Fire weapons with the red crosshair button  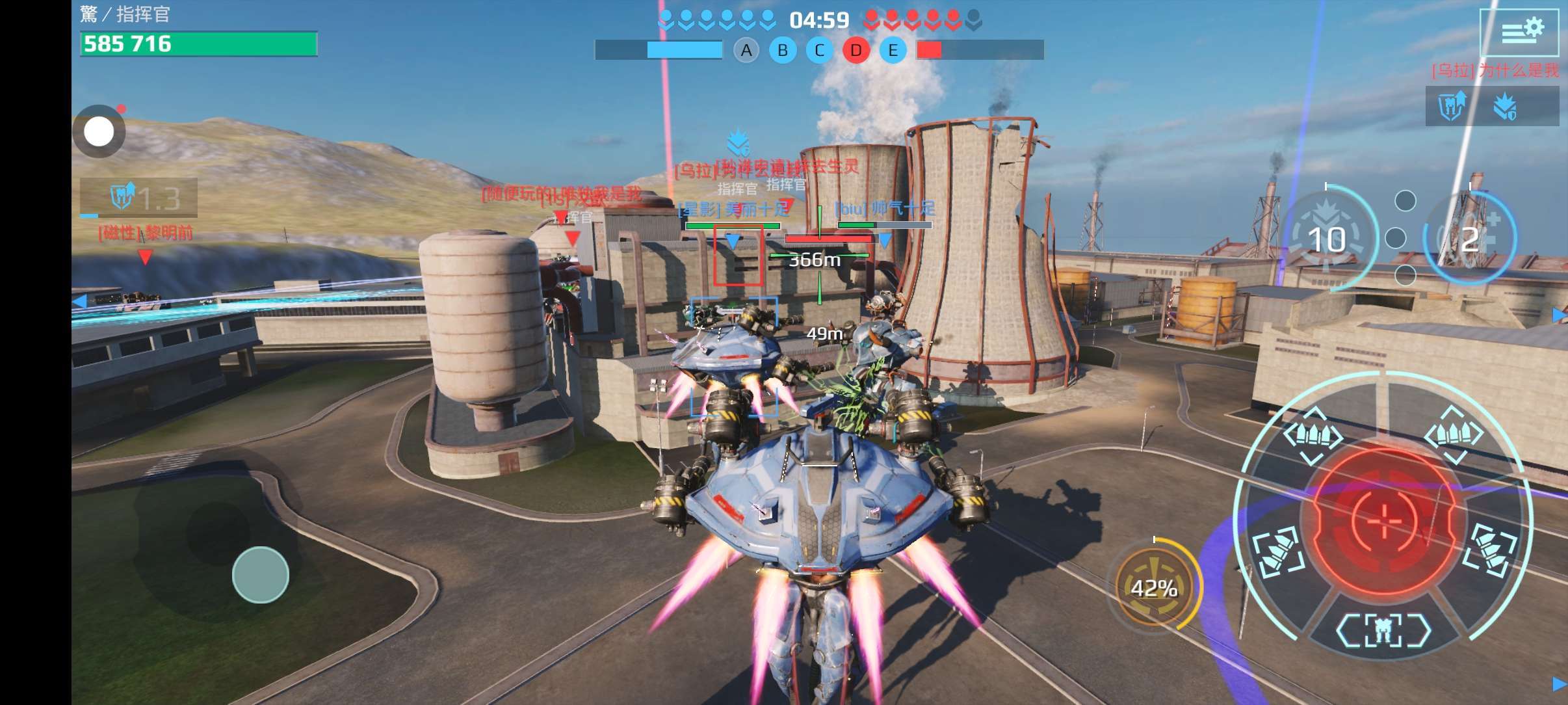(1385, 520)
